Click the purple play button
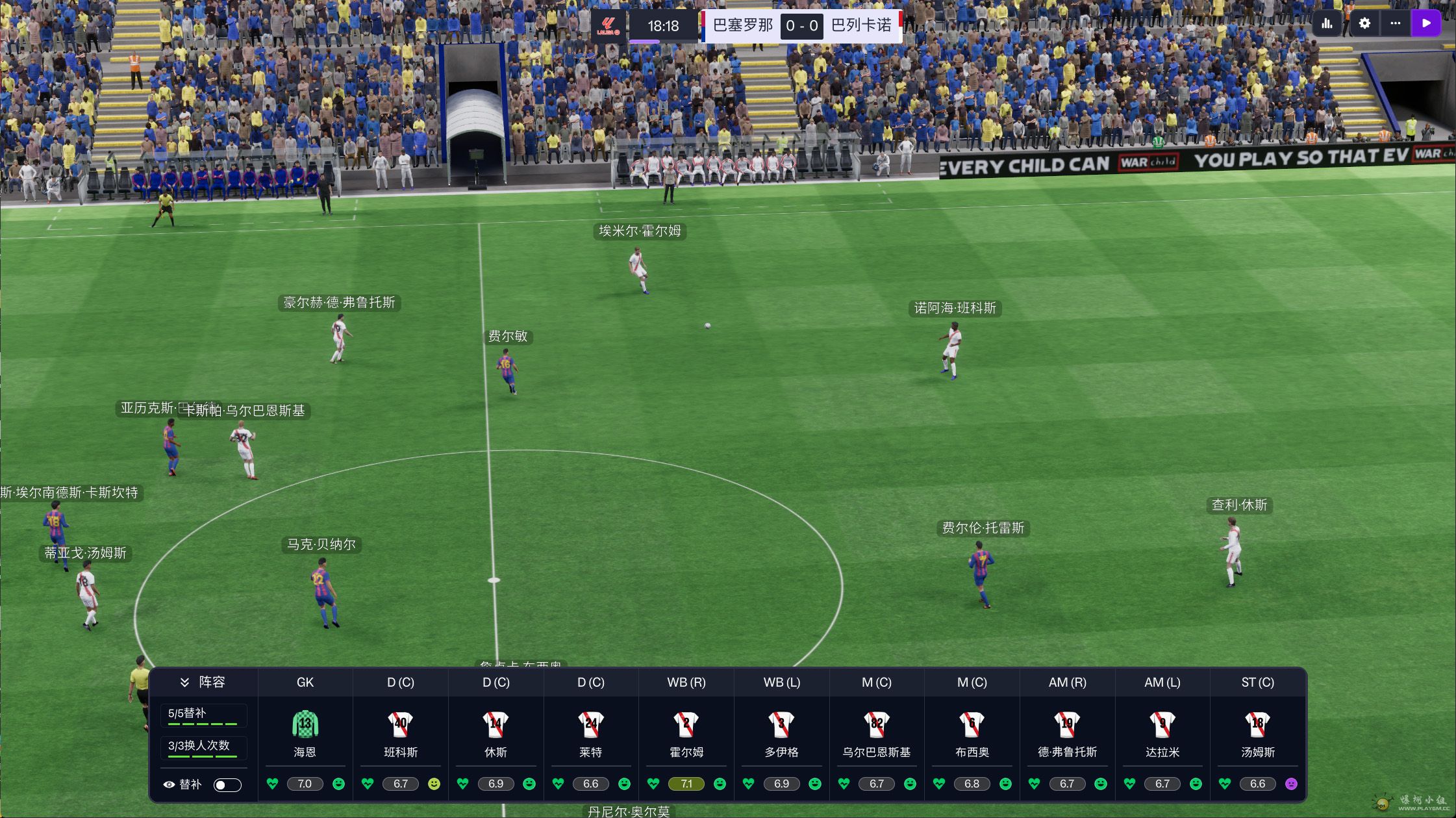Viewport: 1456px width, 818px height. click(1426, 23)
